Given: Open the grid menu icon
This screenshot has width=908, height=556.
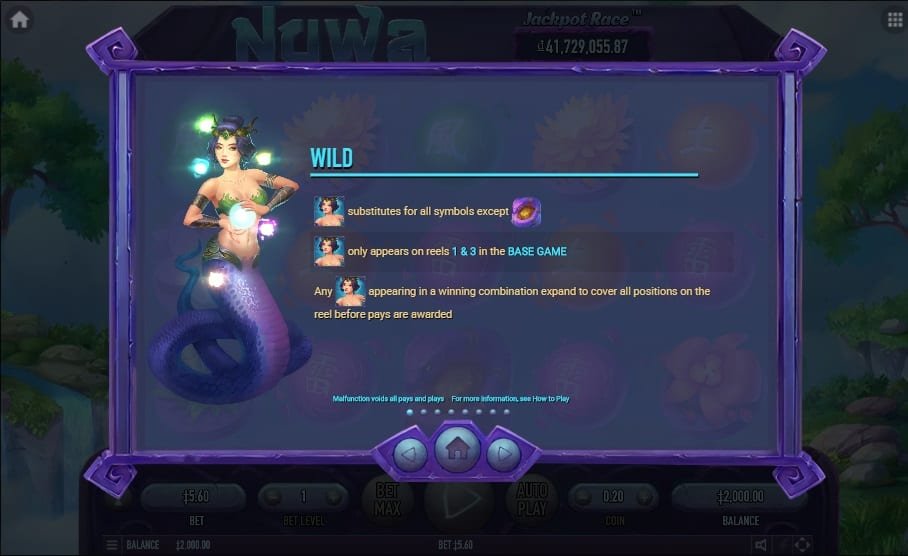Looking at the screenshot, I should tap(893, 19).
